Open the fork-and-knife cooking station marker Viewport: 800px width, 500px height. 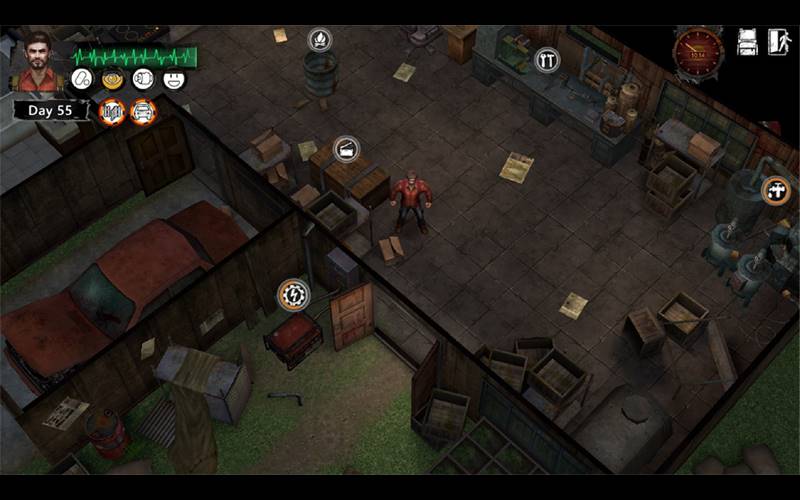pyautogui.click(x=546, y=60)
